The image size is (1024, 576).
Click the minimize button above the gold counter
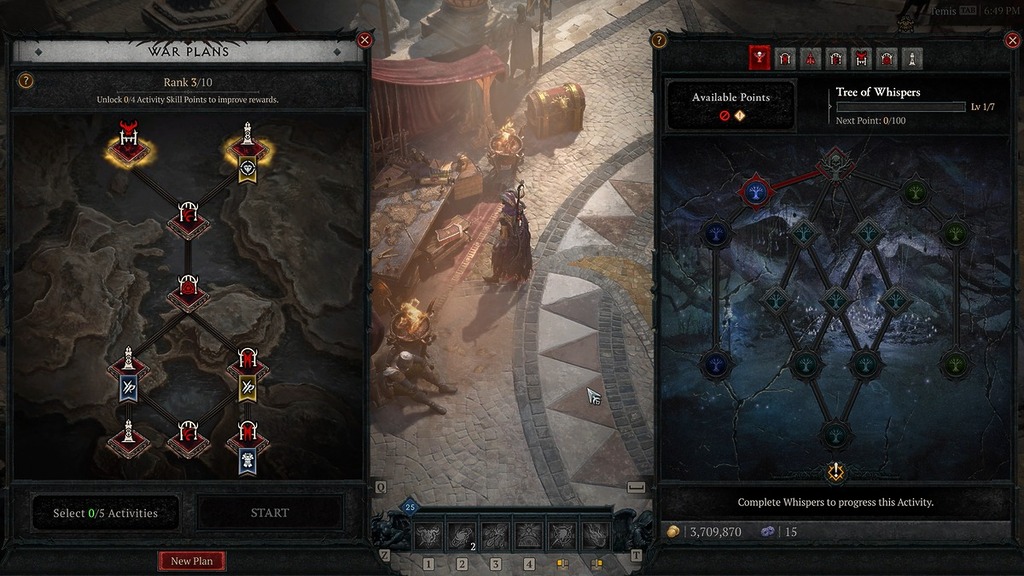636,487
